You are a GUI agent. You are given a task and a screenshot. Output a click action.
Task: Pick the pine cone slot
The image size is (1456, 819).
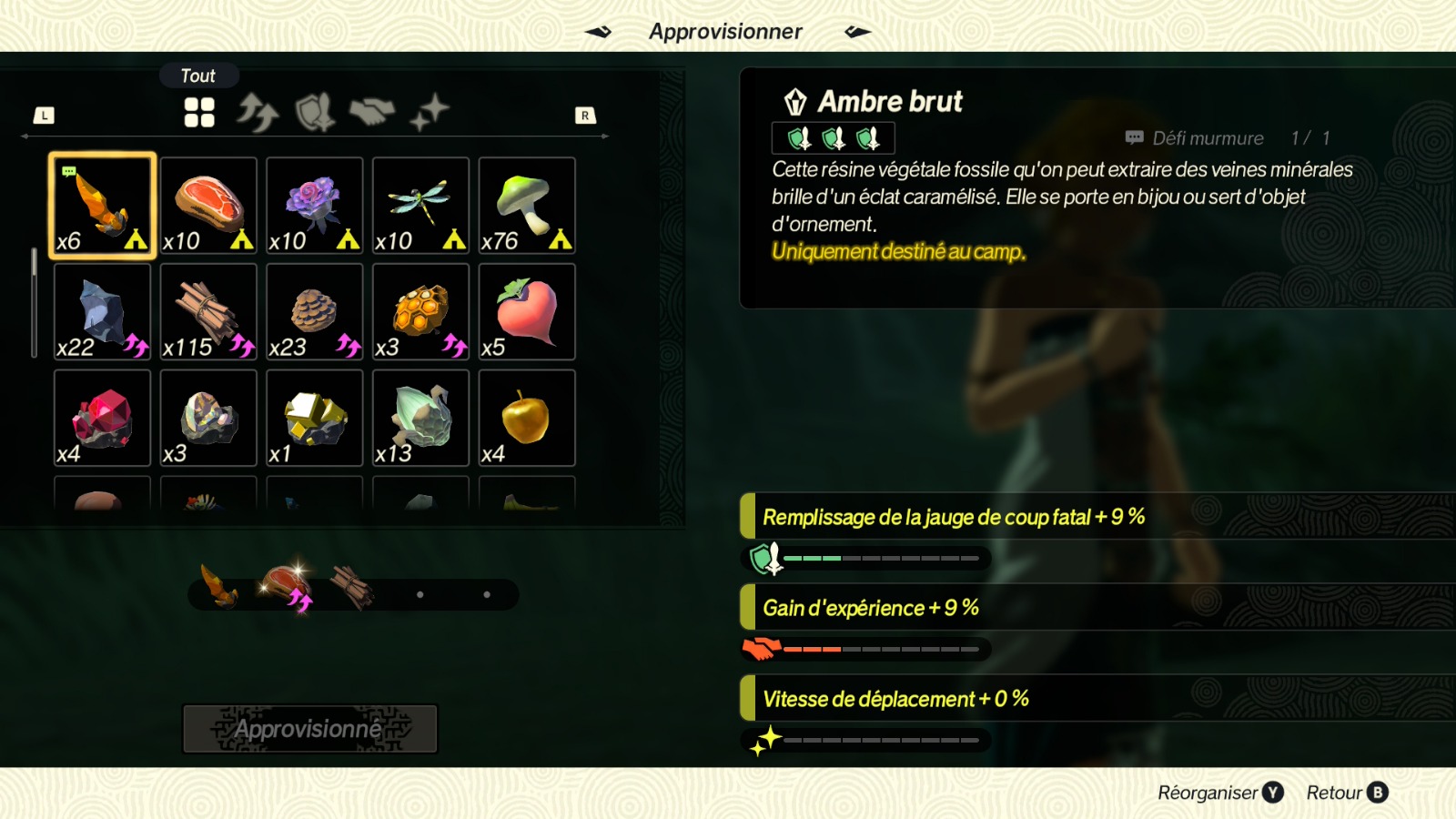315,312
